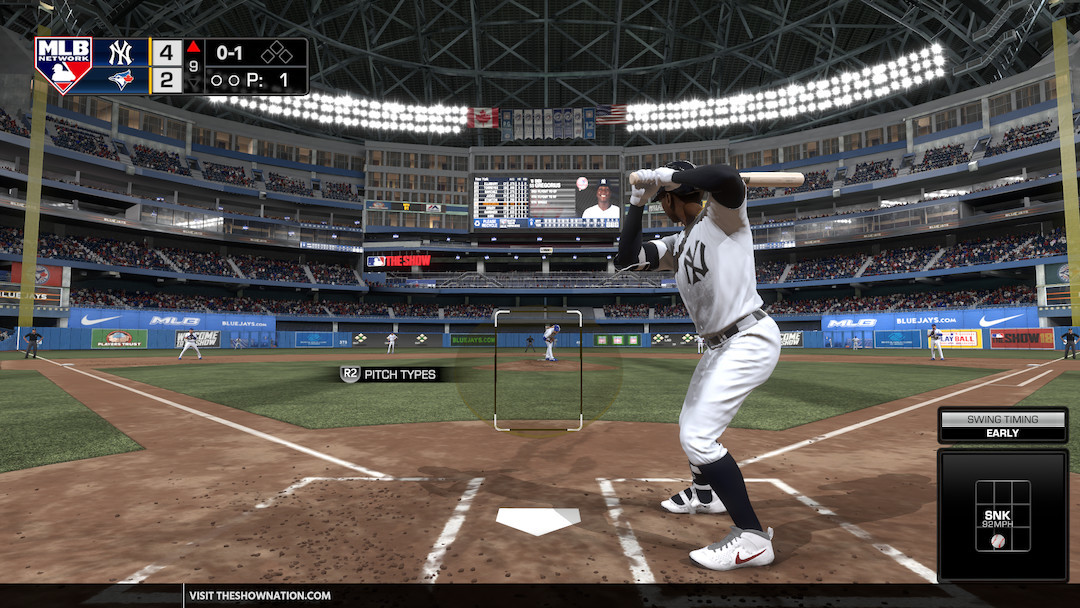This screenshot has width=1080, height=608.
Task: Open the Visit TheShowNation.com ticker
Action: [260, 596]
